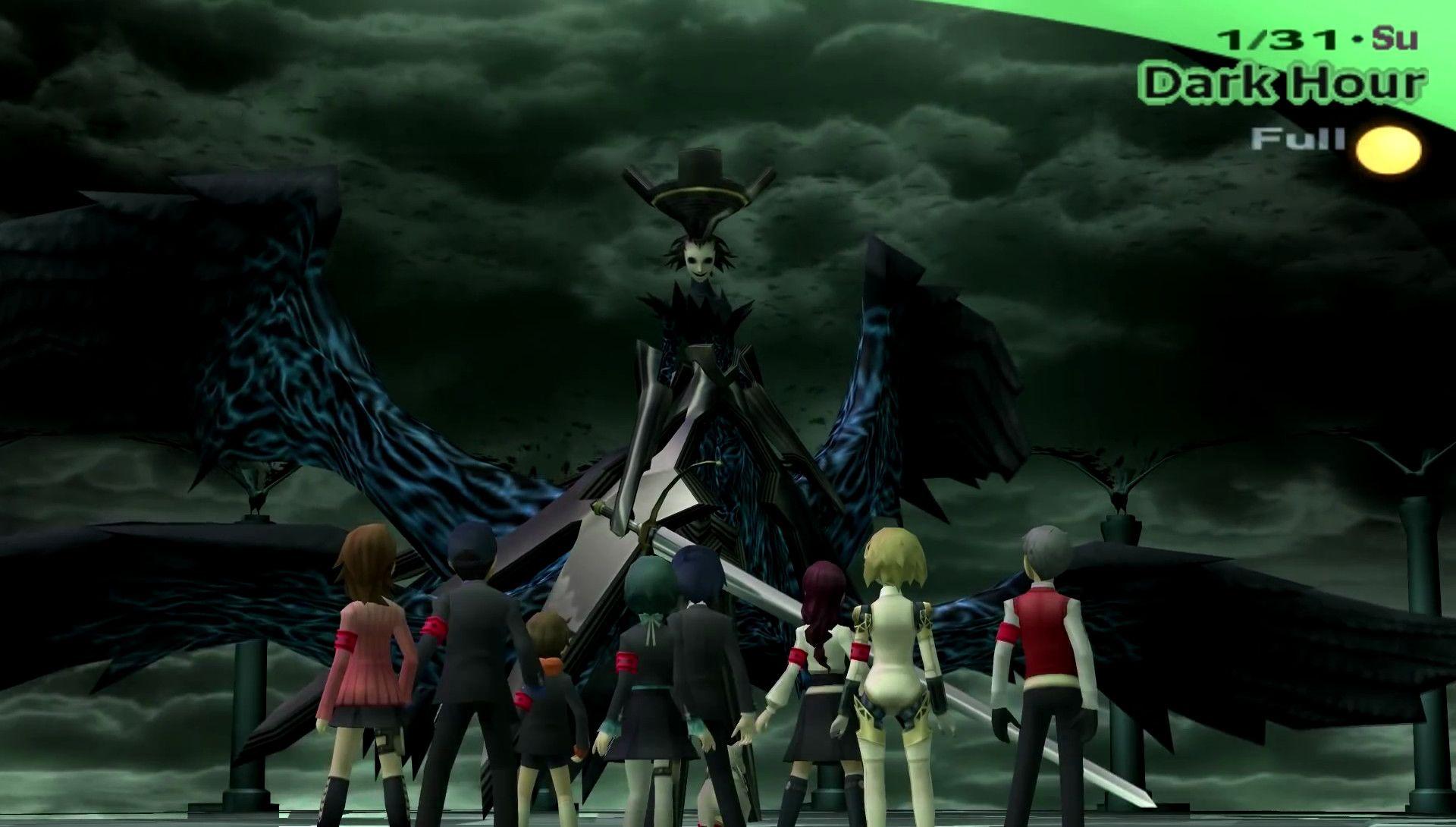Viewport: 1456px width, 827px height.
Task: Toggle Junpei's dark blue cap
Action: coord(474,546)
